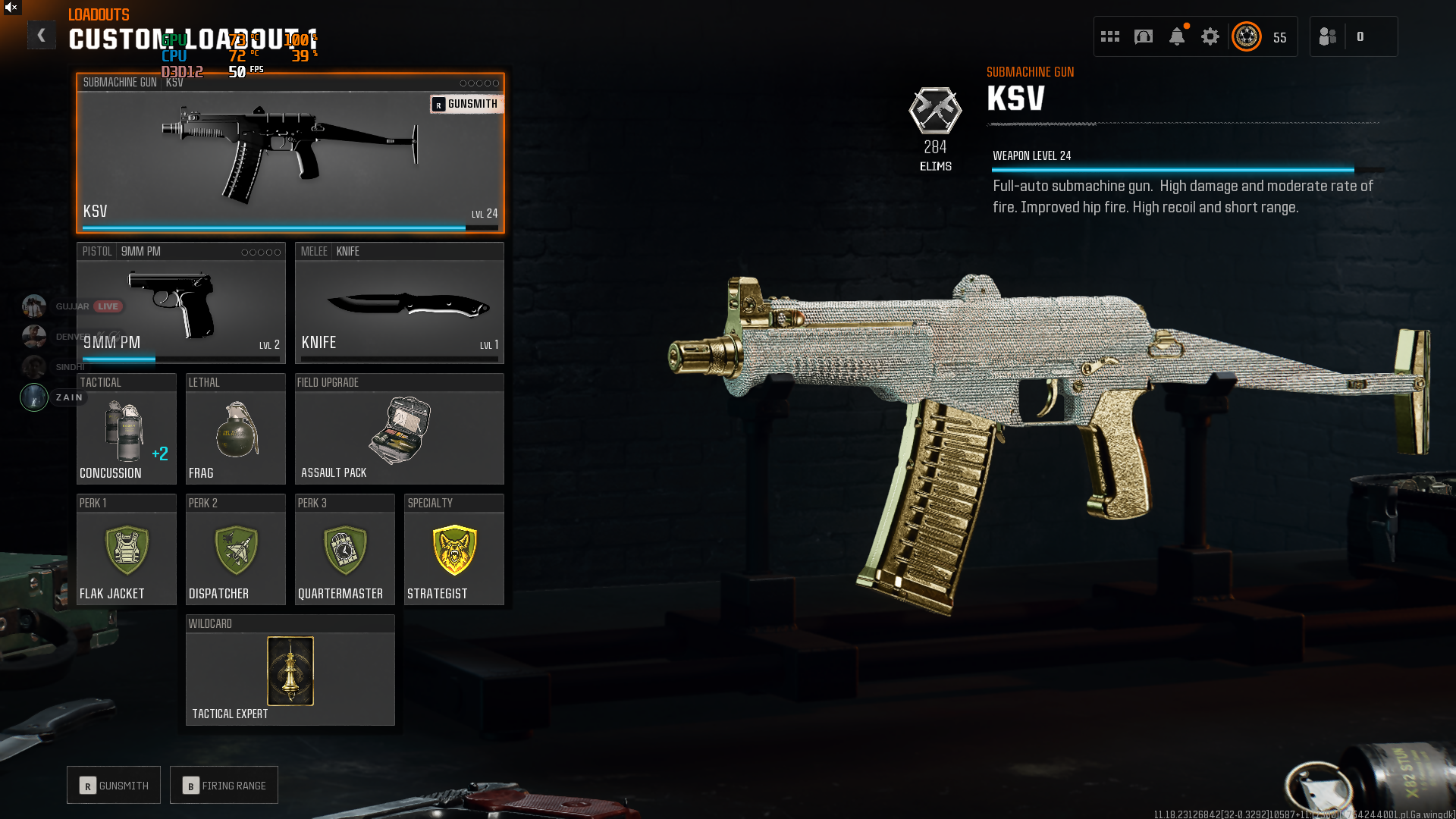Open the Assault Pack field upgrade slot
The image size is (1456, 819).
tap(399, 429)
